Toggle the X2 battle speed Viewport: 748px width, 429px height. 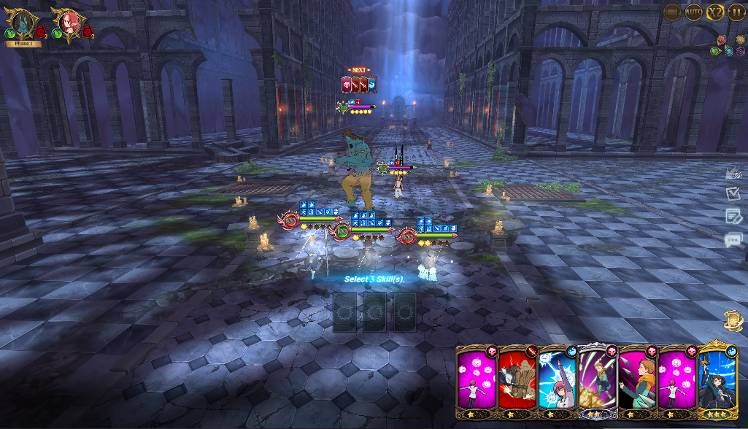coord(715,12)
